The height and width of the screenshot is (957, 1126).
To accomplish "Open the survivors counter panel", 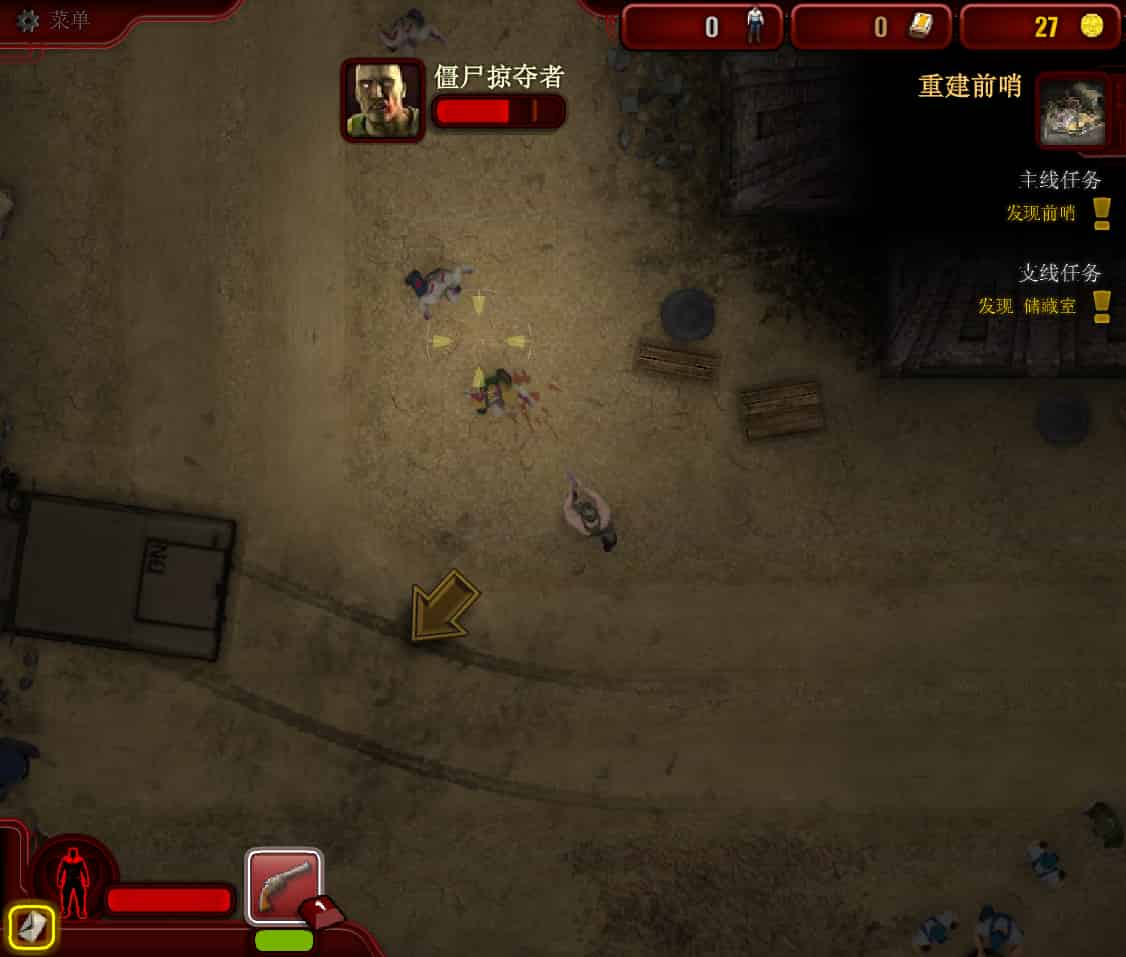I will point(702,27).
